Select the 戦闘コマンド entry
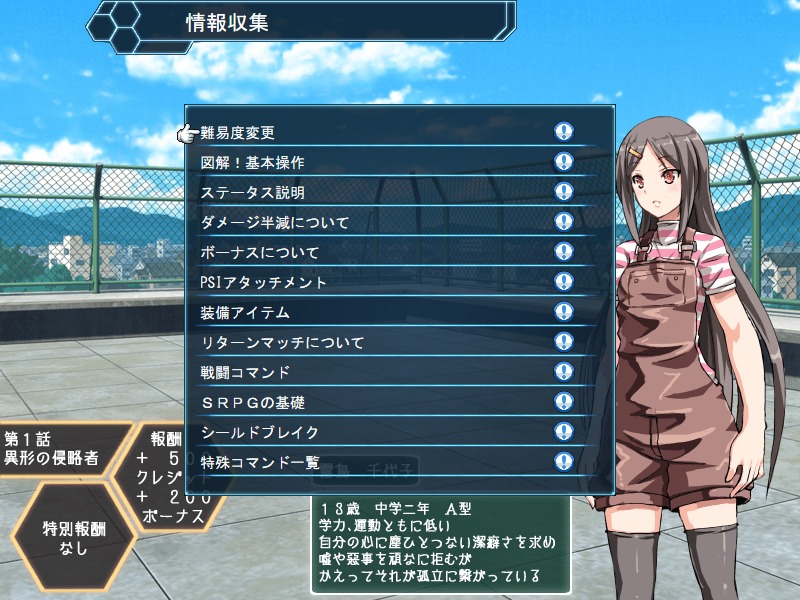Screen dimensions: 800x600 245,372
